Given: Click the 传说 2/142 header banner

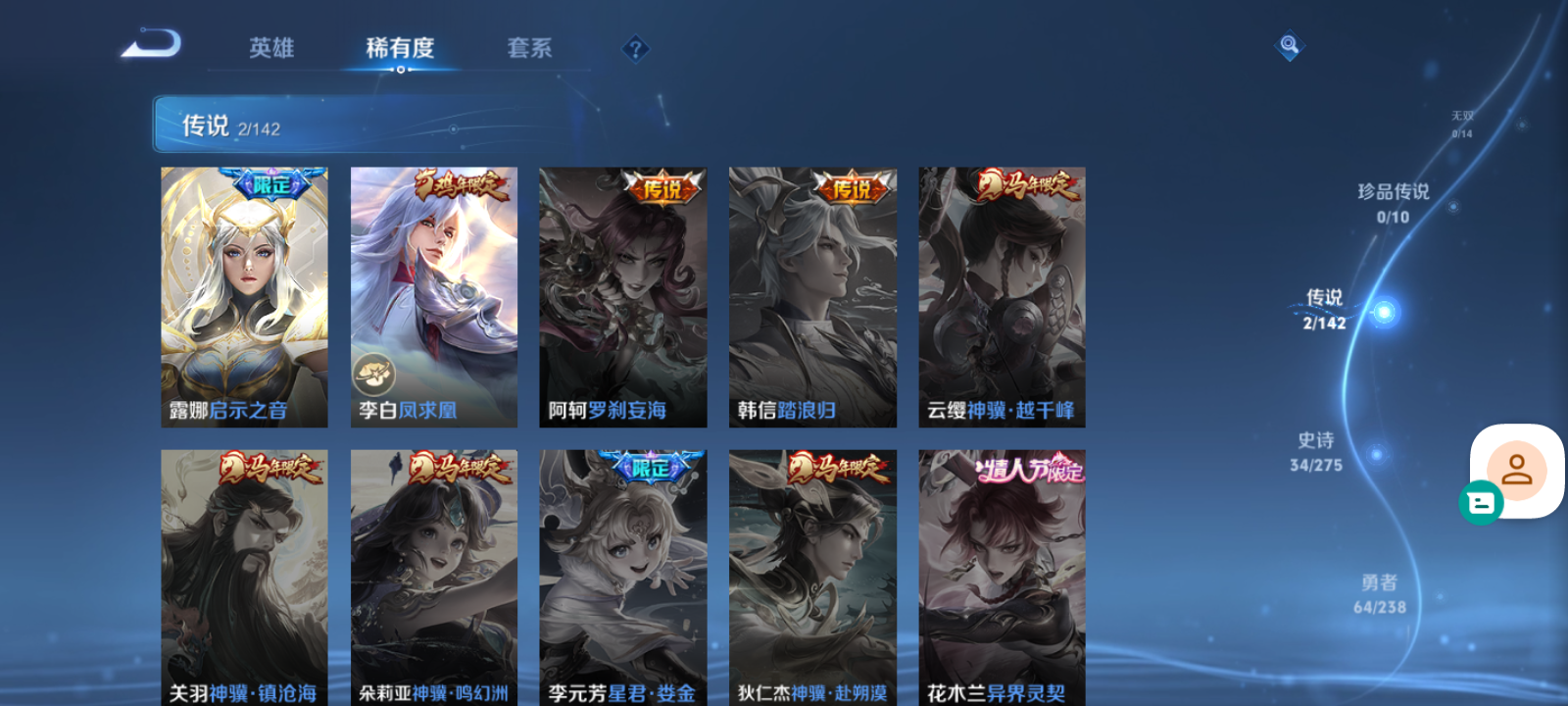Looking at the screenshot, I should tap(229, 125).
